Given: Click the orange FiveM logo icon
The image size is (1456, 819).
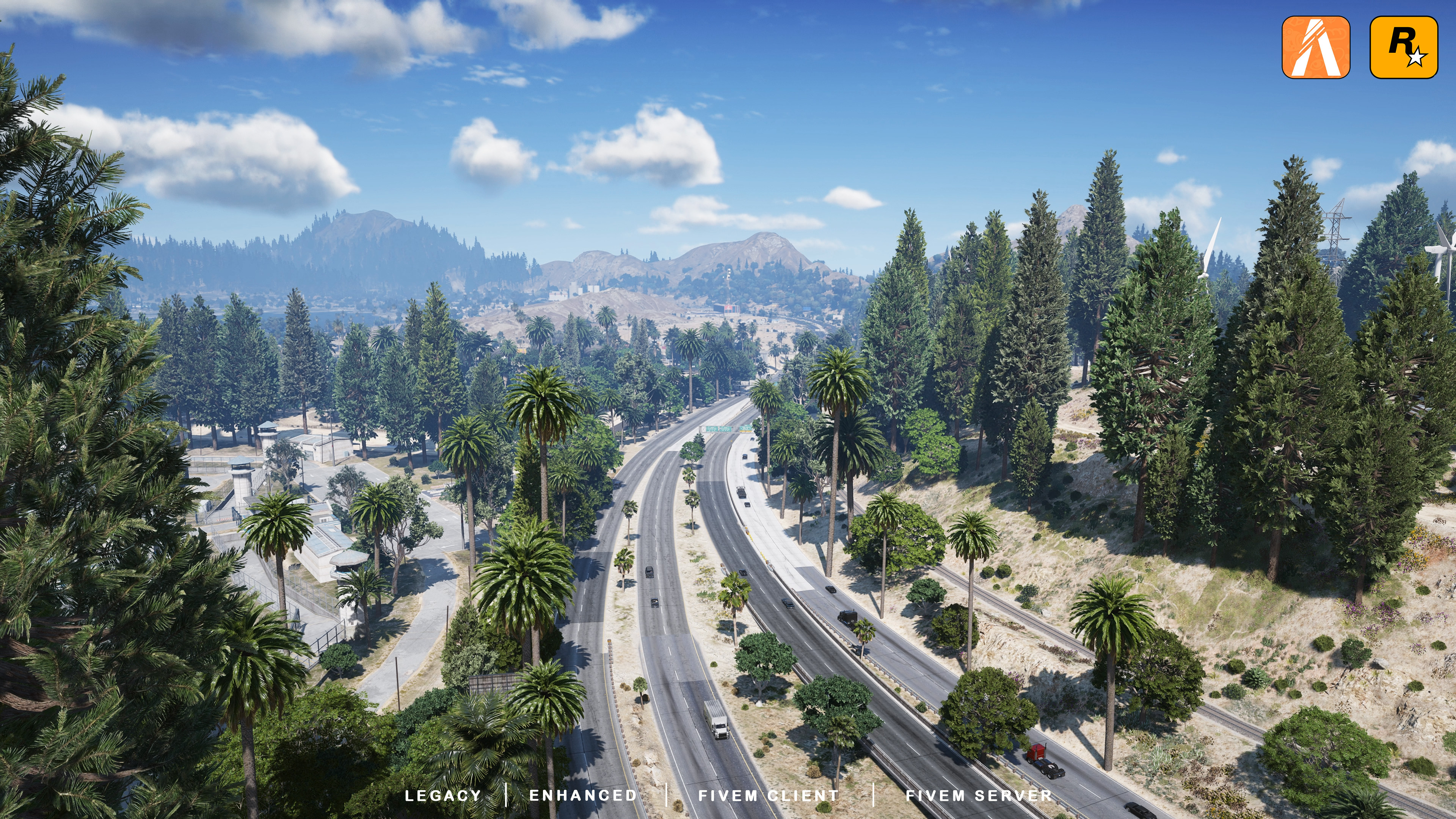Looking at the screenshot, I should click(x=1315, y=47).
